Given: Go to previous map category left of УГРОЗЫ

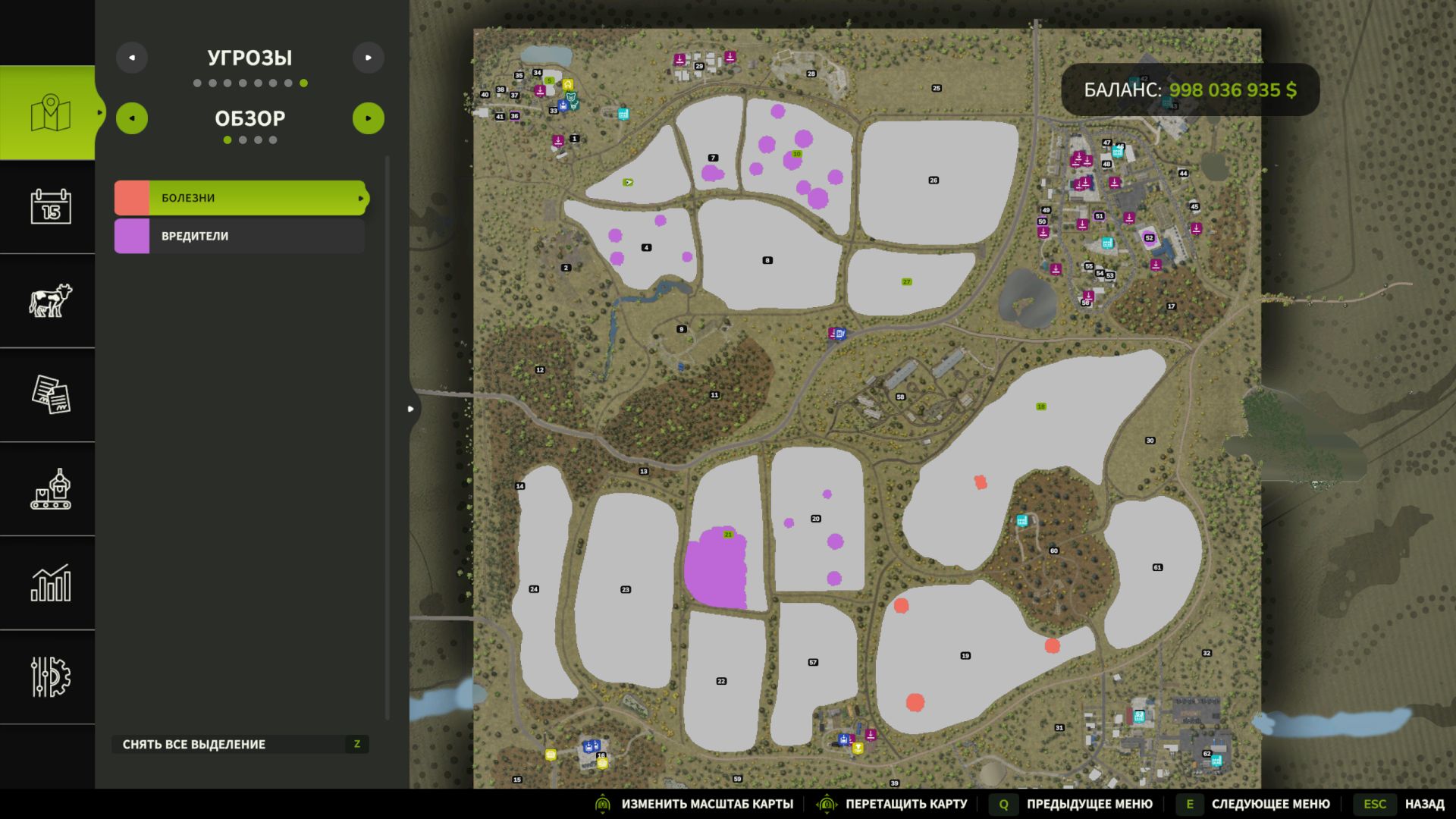Looking at the screenshot, I should [132, 58].
